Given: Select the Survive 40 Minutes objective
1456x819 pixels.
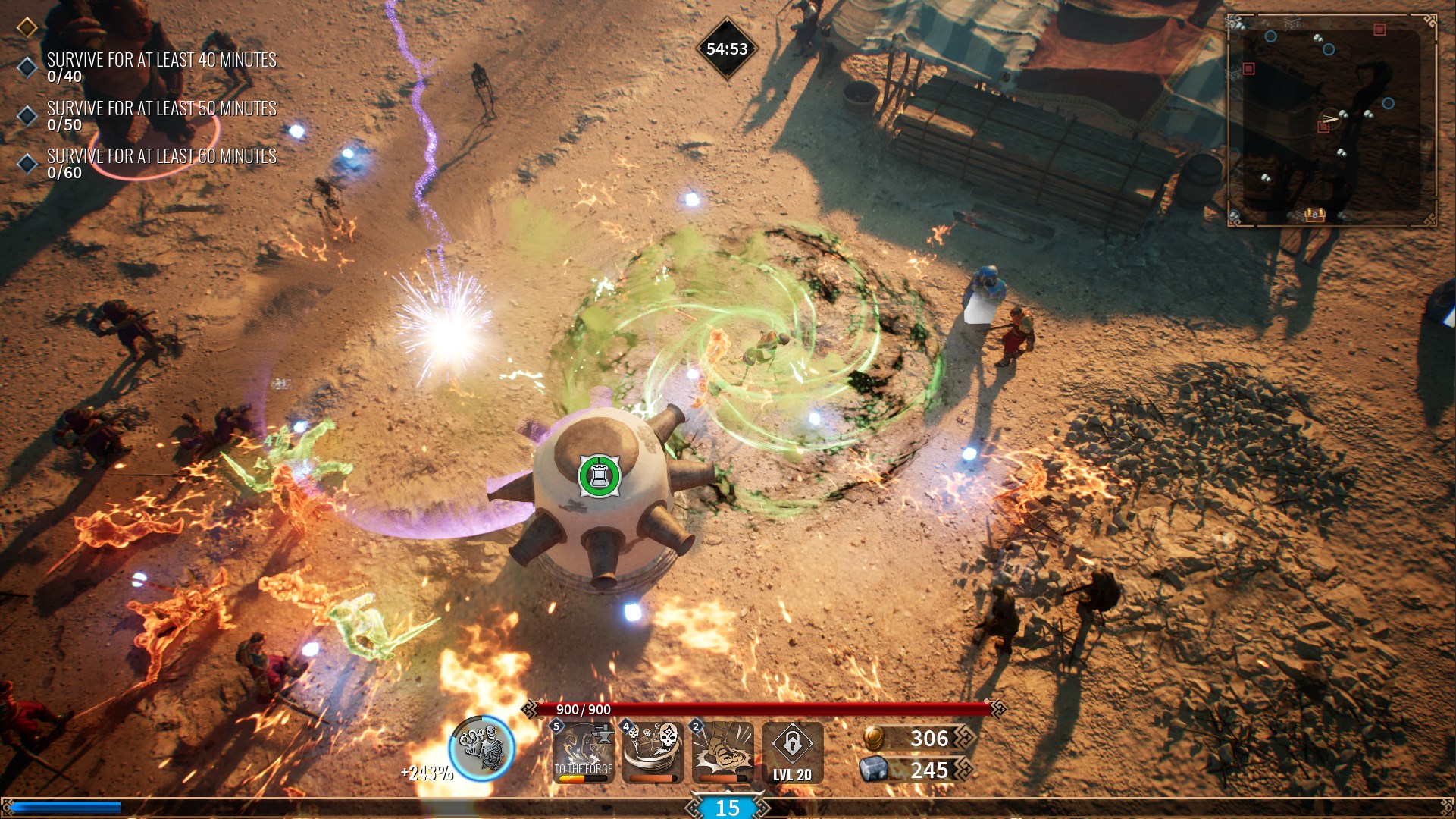Looking at the screenshot, I should pos(161,67).
